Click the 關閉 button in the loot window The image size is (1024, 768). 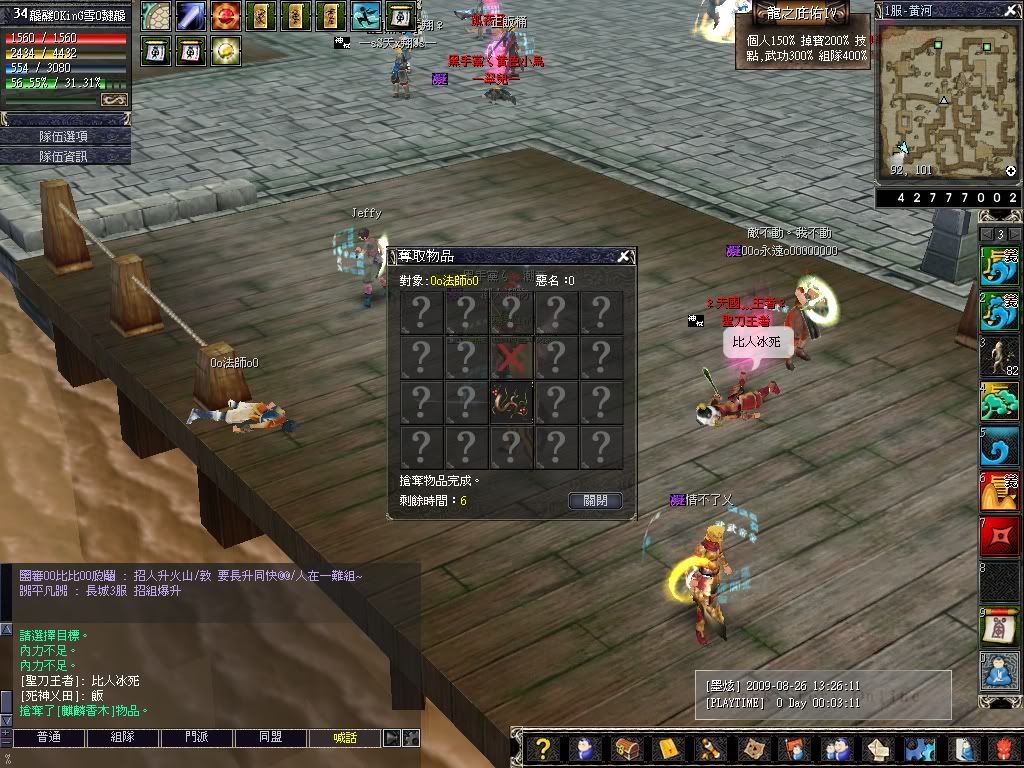pyautogui.click(x=595, y=500)
